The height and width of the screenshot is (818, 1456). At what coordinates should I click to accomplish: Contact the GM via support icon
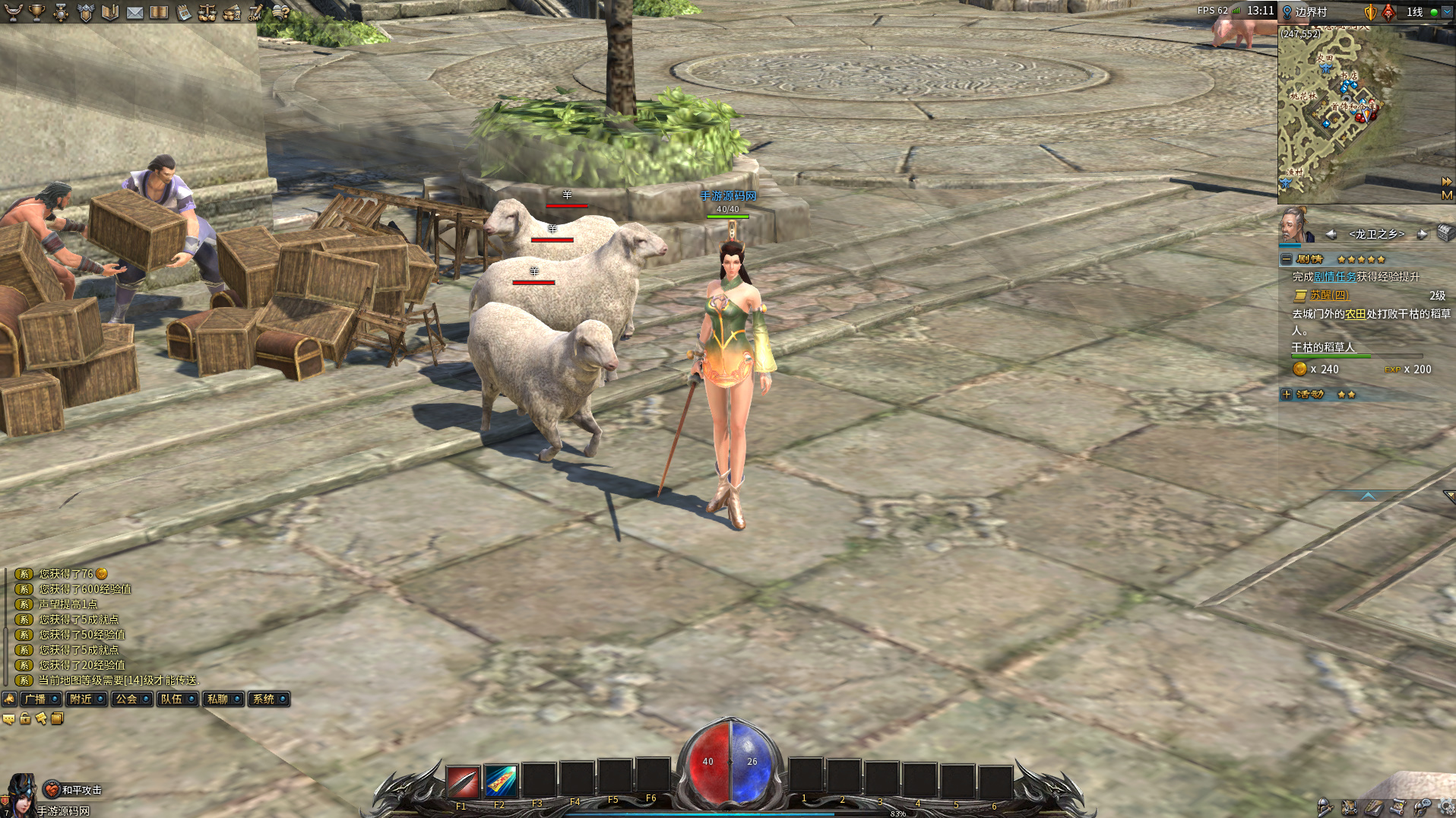(256, 12)
